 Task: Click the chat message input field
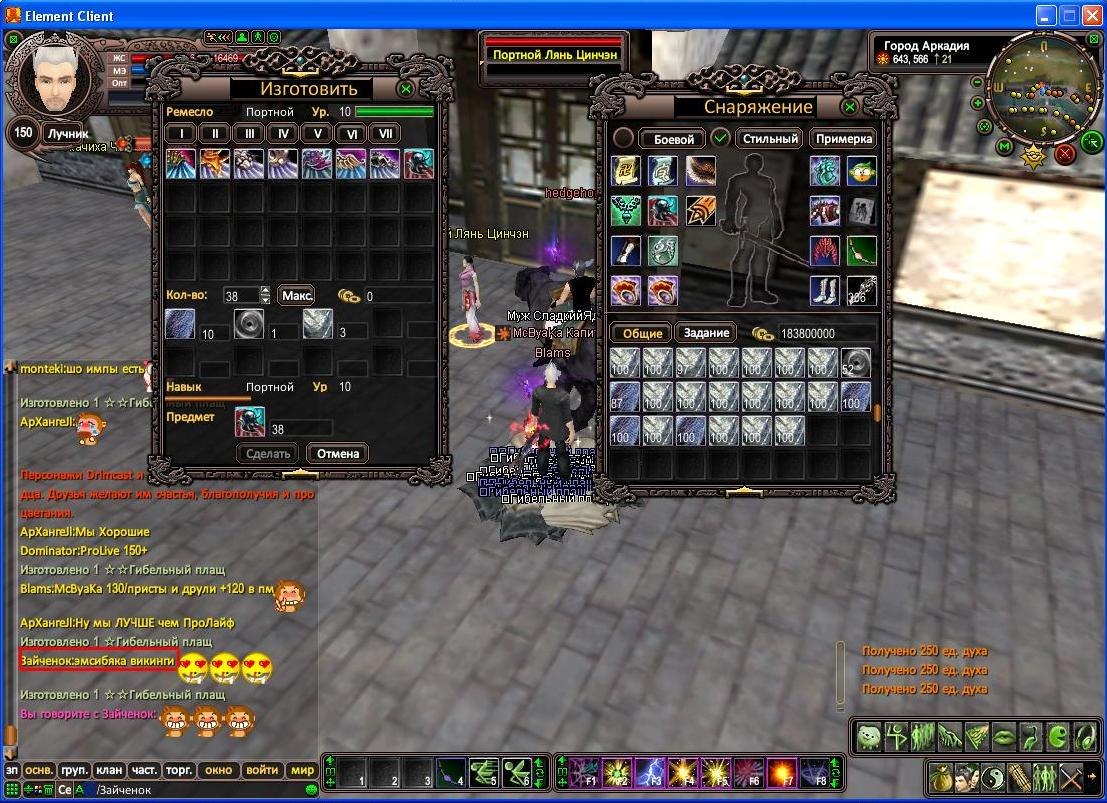tap(200, 790)
